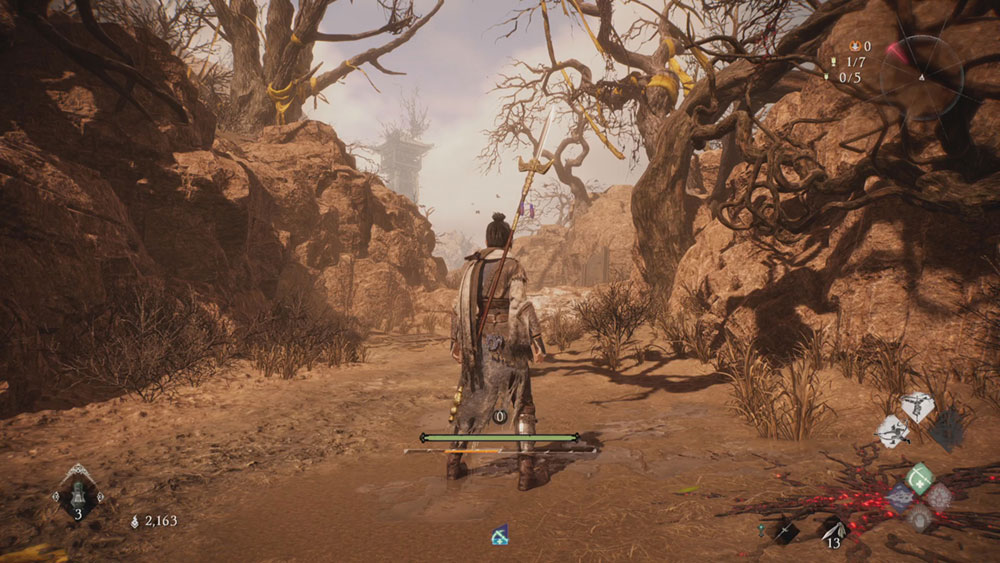Viewport: 1000px width, 563px height.
Task: Select the faded pink flower spell icon
Action: 939,495
